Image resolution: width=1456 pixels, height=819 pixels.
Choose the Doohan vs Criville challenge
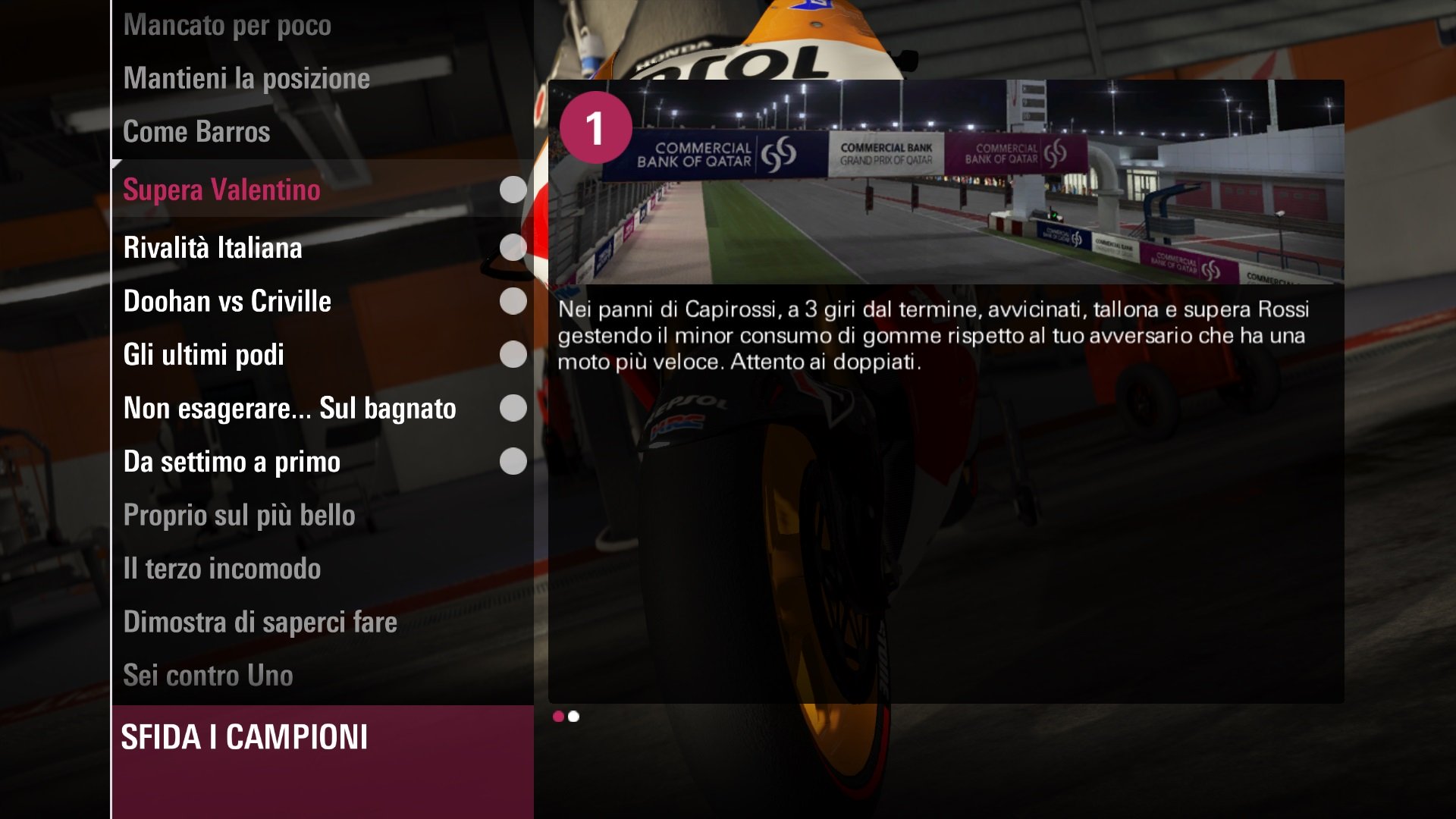click(x=227, y=302)
